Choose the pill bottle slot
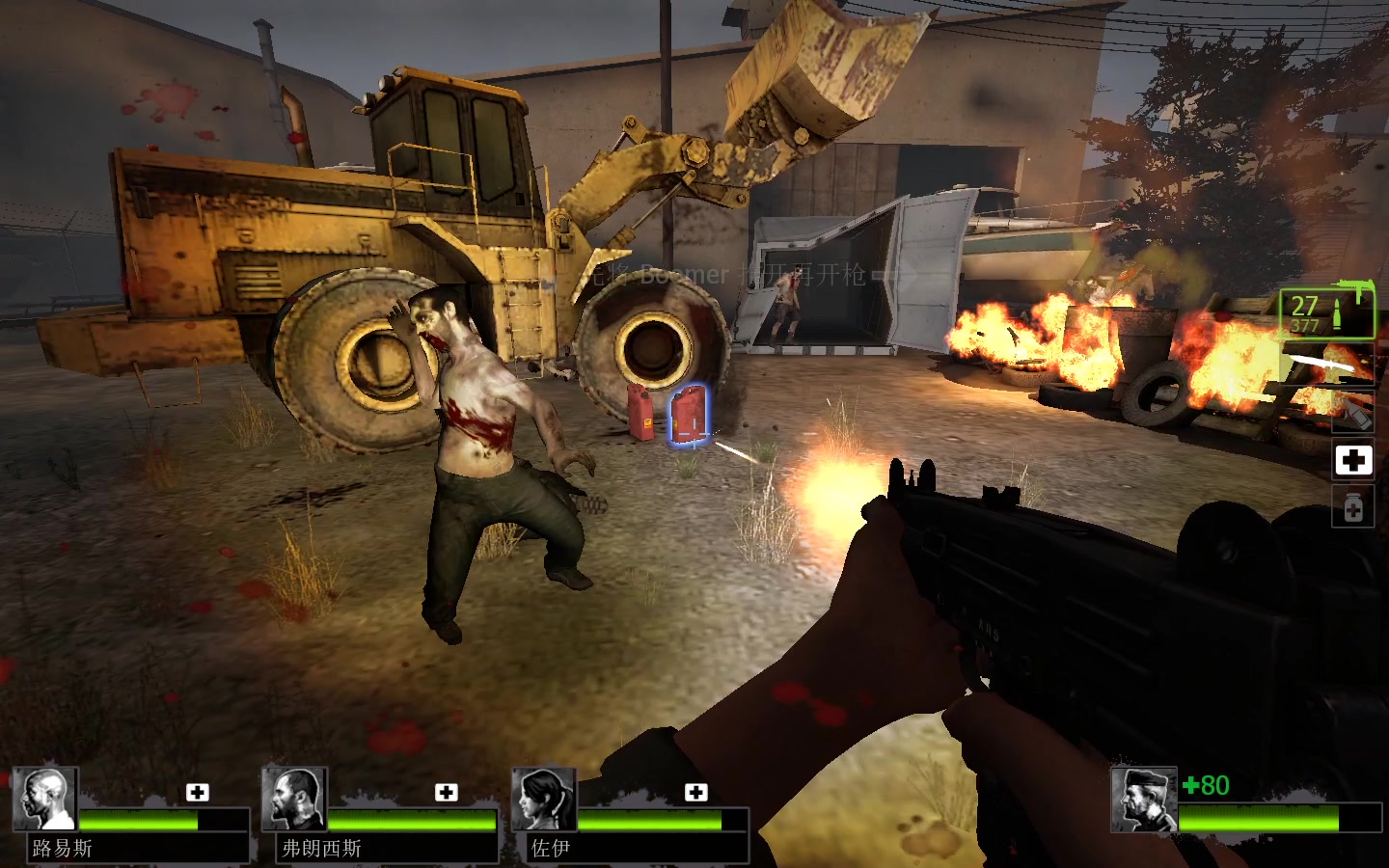The height and width of the screenshot is (868, 1389). [1352, 507]
